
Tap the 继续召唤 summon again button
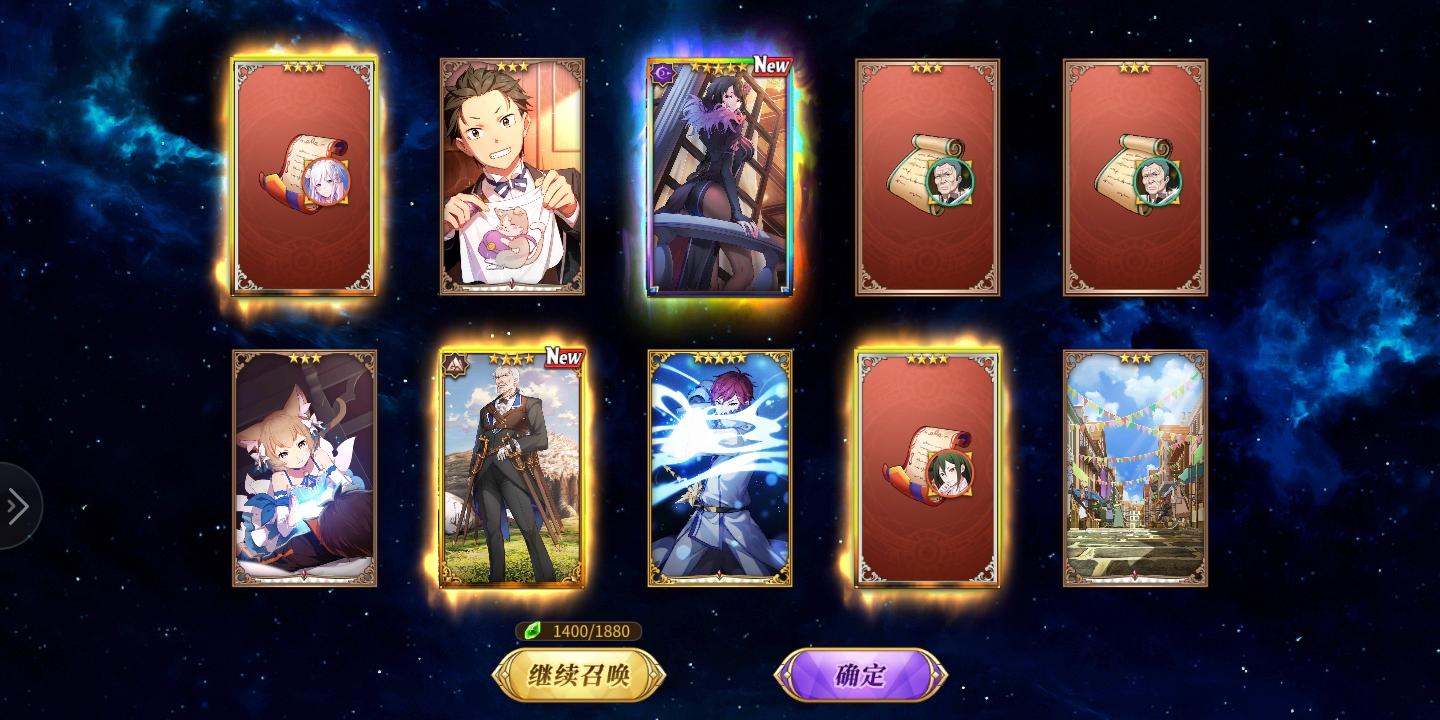pos(580,674)
